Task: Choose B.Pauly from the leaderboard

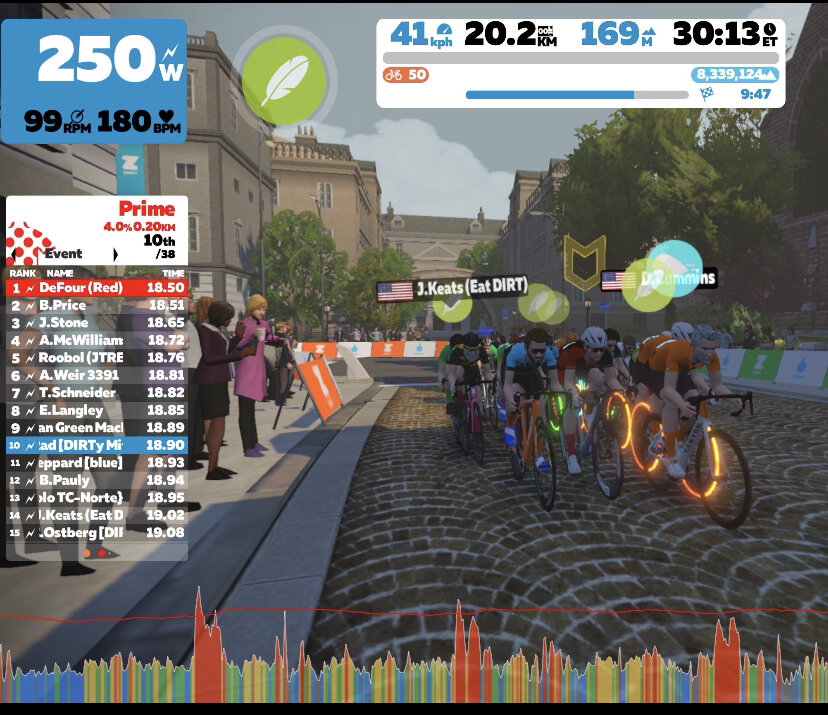Action: [97, 480]
